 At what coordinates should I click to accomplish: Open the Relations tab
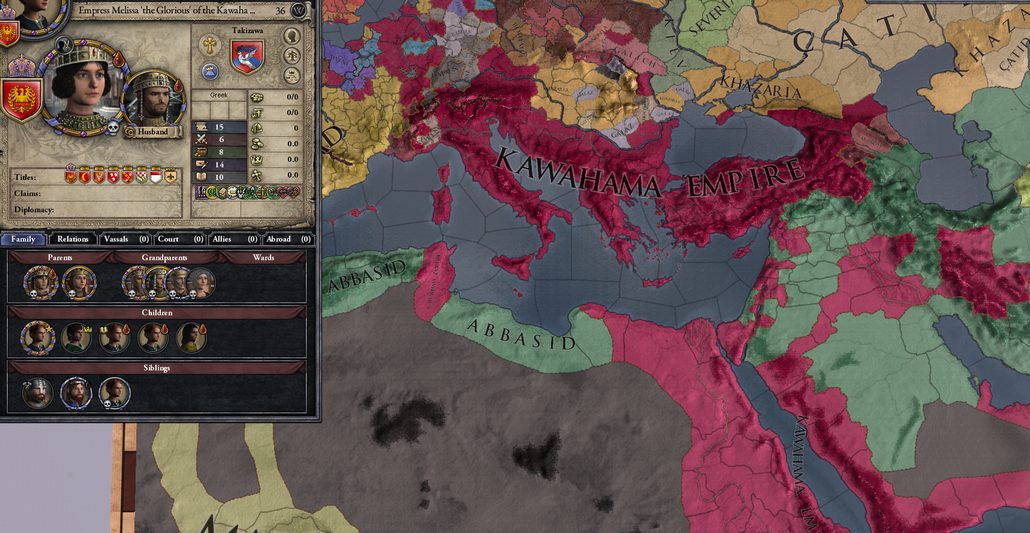pyautogui.click(x=73, y=239)
